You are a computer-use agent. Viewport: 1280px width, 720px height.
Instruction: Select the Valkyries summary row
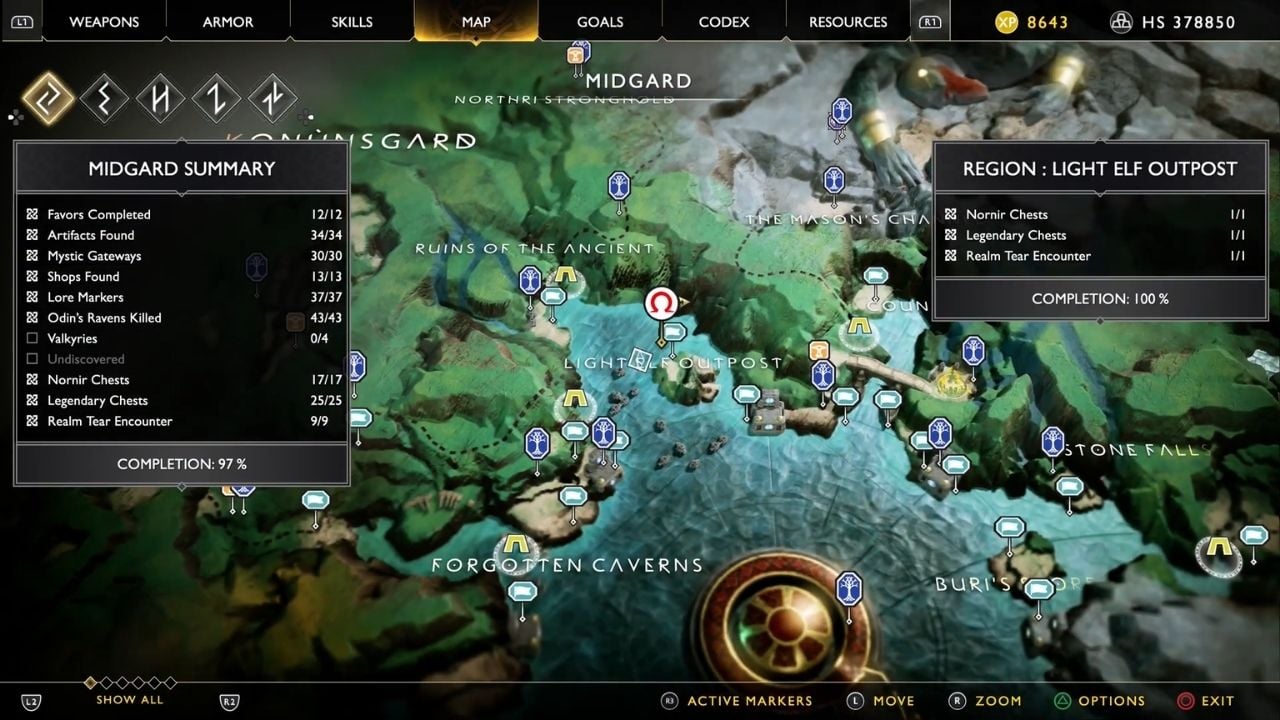(182, 339)
